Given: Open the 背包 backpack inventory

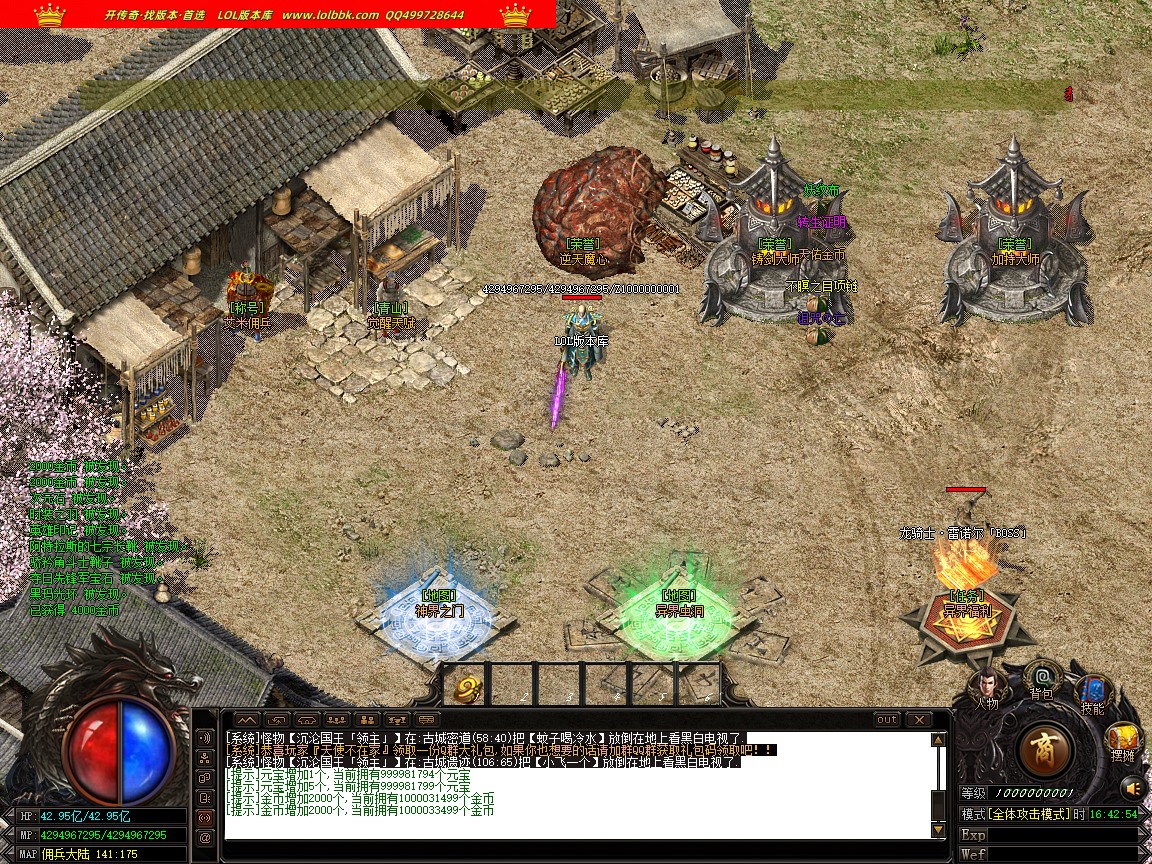Looking at the screenshot, I should [x=1041, y=678].
